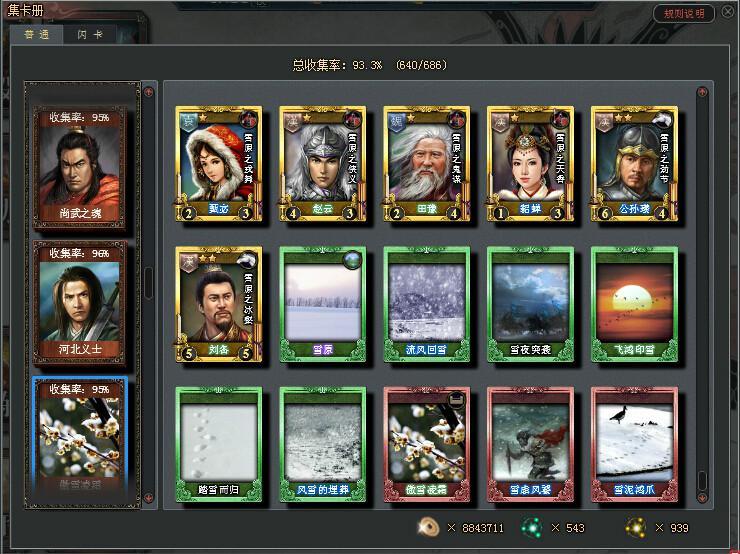740x554 pixels.
Task: Select the 普通 tab
Action: (39, 34)
